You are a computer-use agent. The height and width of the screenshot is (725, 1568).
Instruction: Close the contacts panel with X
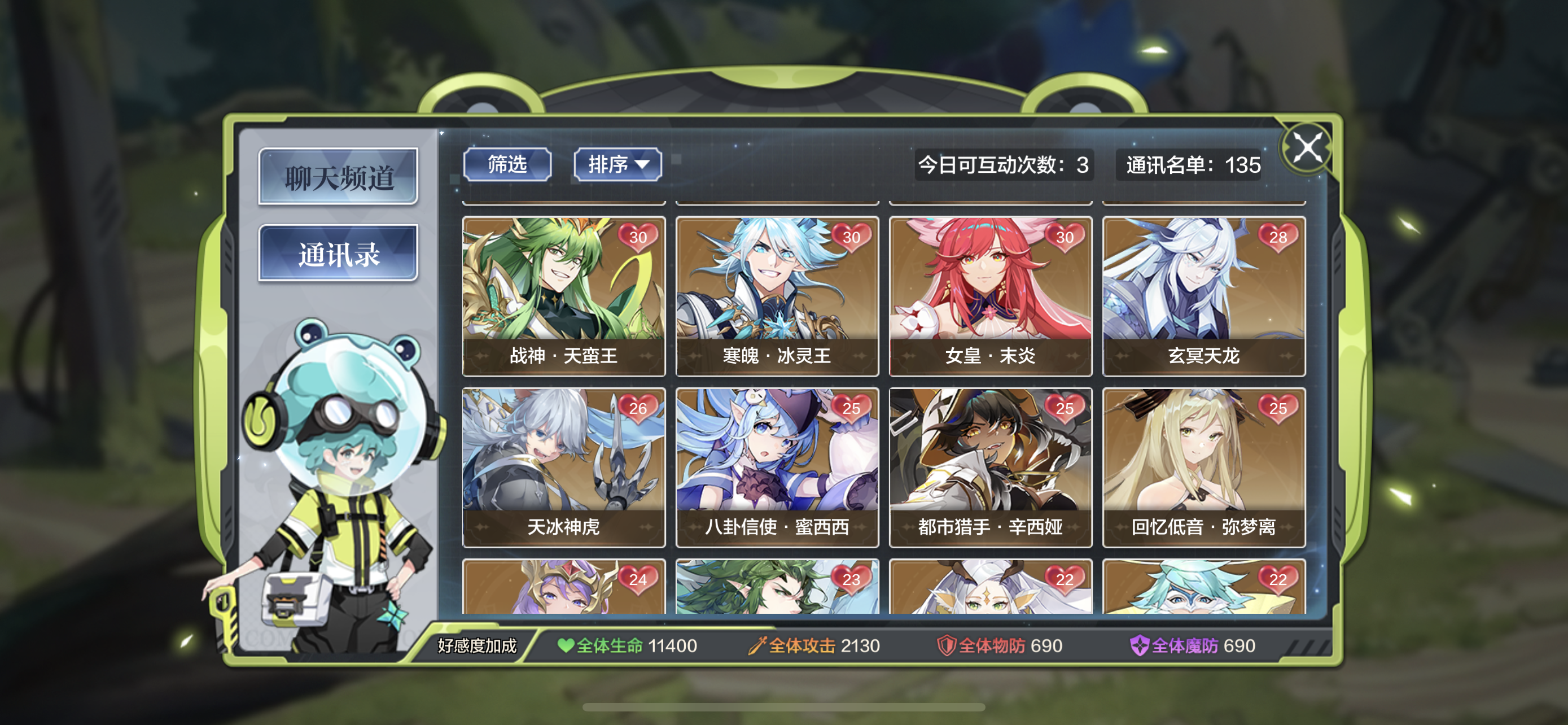pyautogui.click(x=1307, y=148)
